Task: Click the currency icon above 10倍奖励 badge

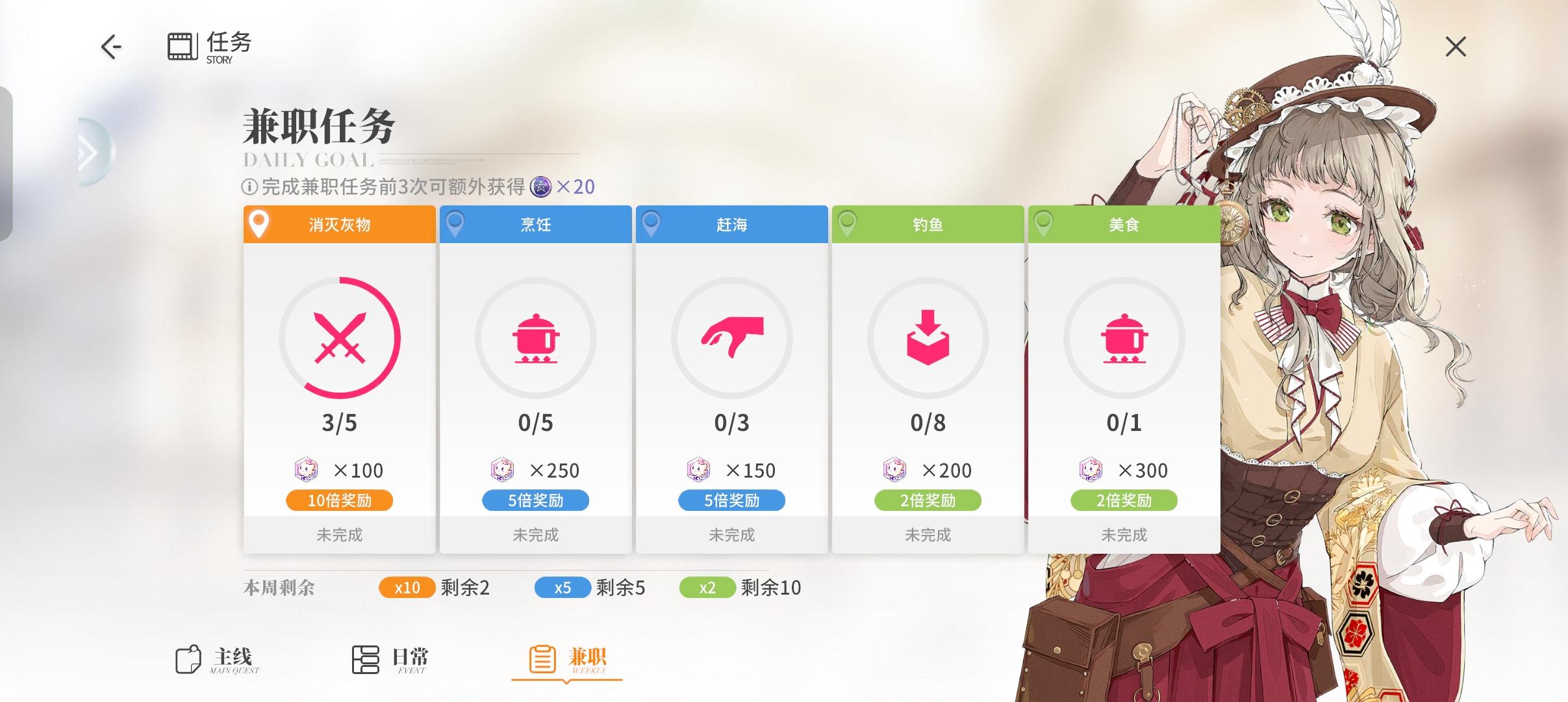Action: (305, 469)
